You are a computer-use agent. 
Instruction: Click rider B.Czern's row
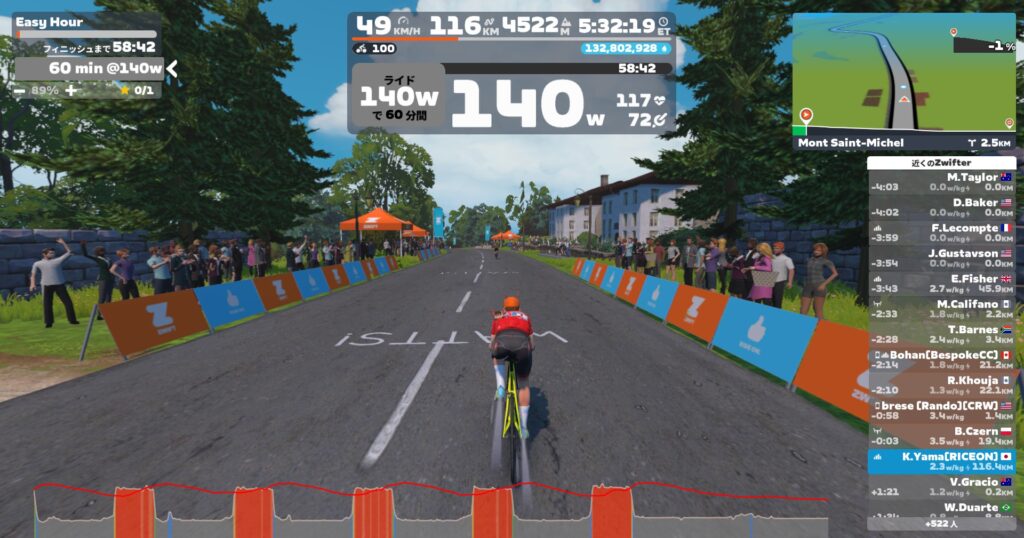941,435
